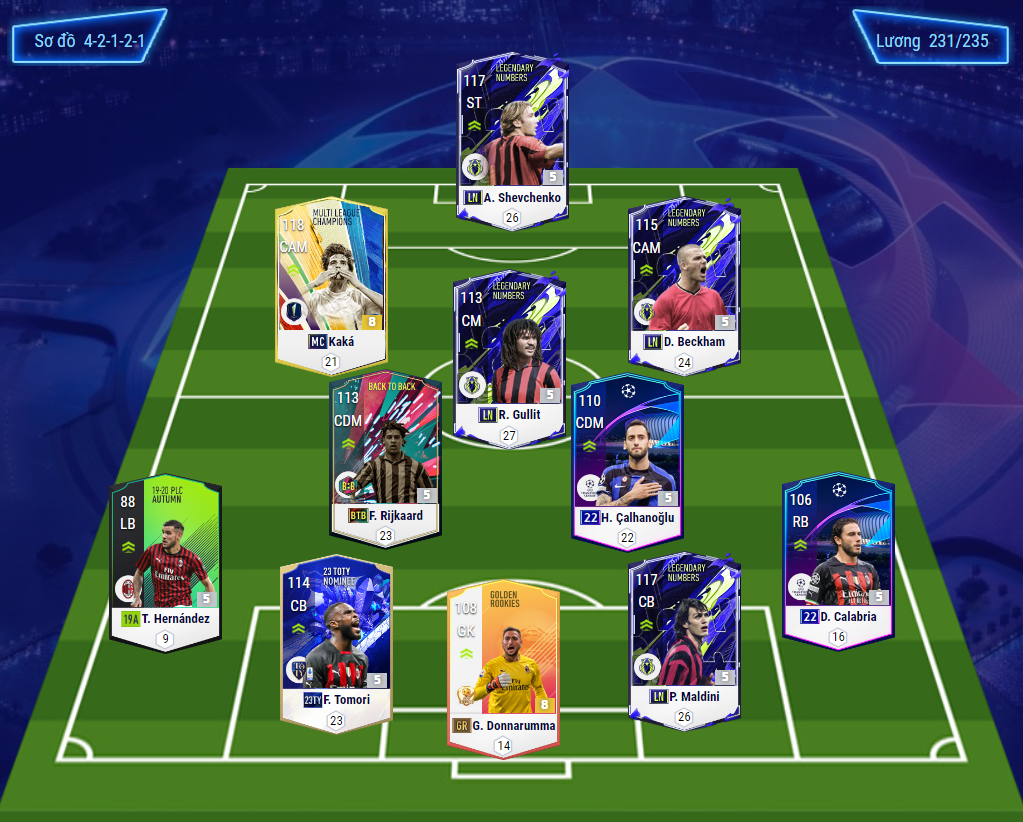Open the Sơ đồ 4-2-1-2-1 formation panel

(89, 41)
